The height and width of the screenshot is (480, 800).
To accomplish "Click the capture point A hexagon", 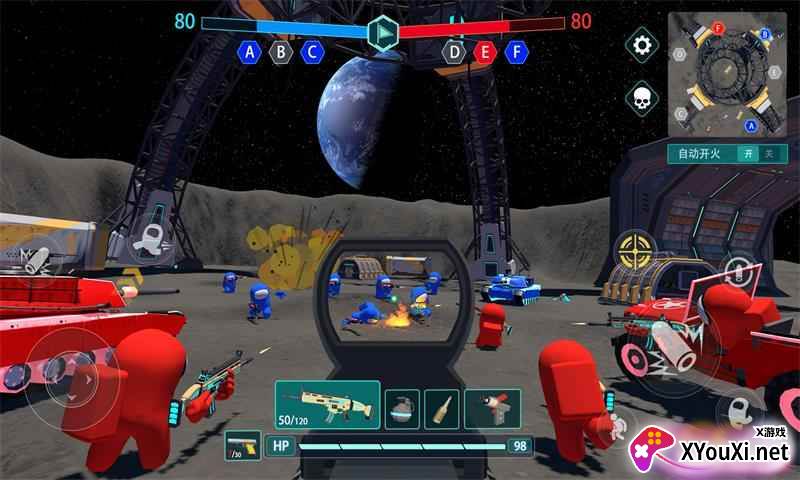I will click(x=249, y=52).
